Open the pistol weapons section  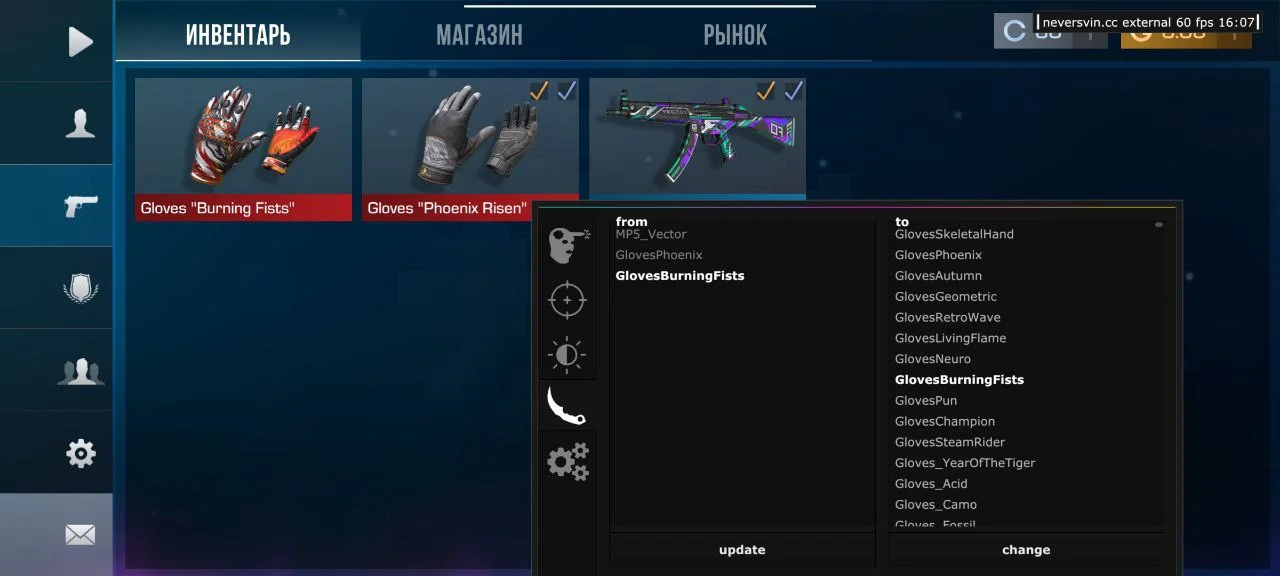point(80,205)
